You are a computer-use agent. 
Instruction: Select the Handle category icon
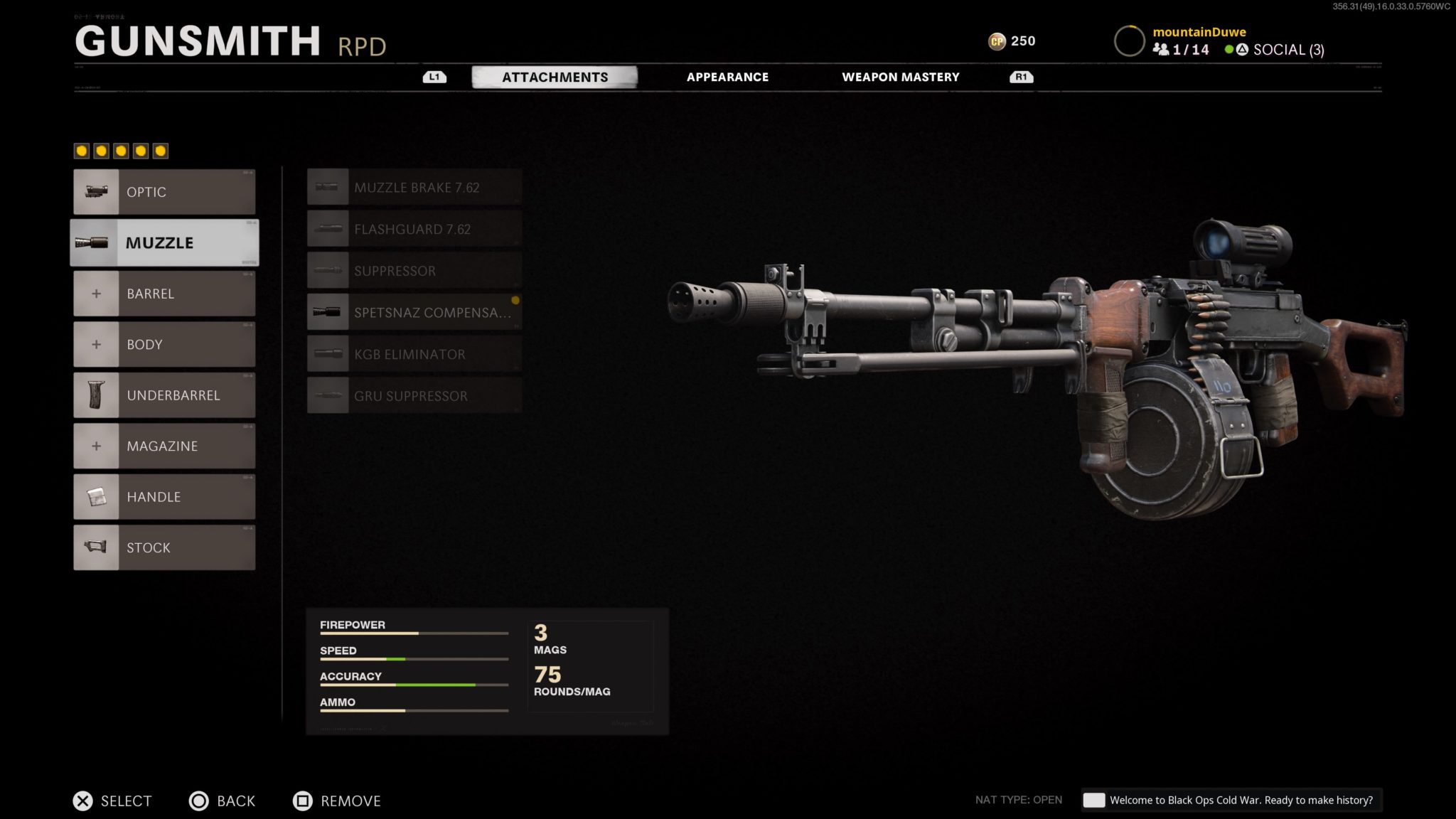(97, 496)
